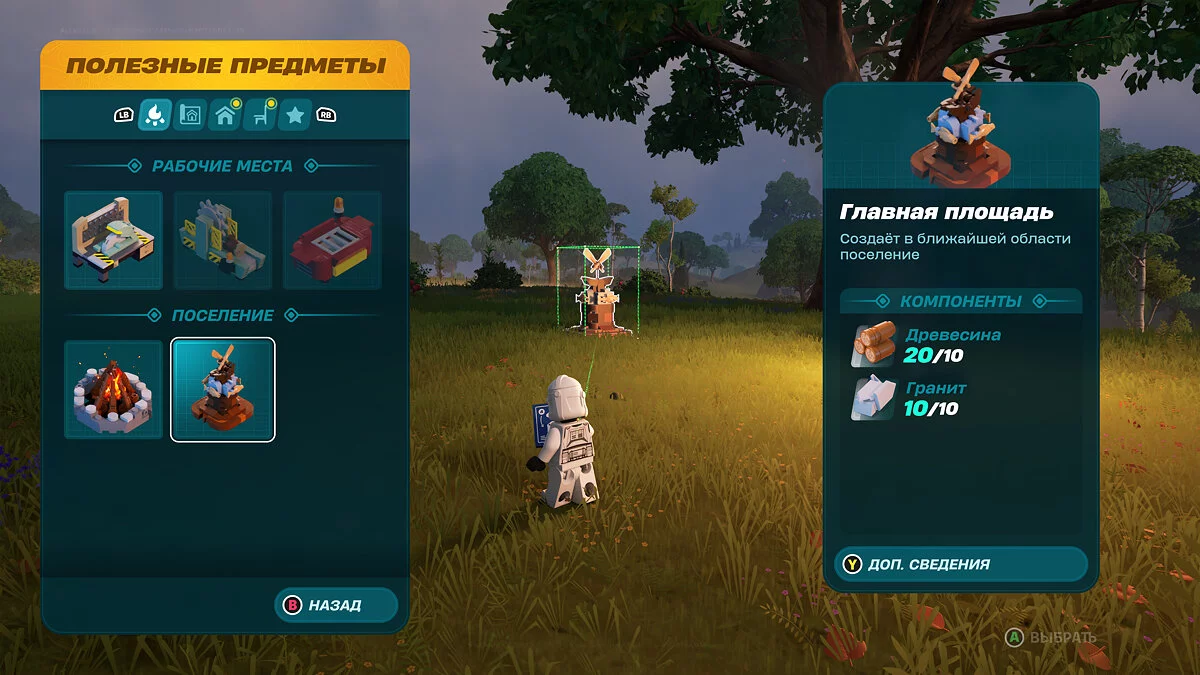The width and height of the screenshot is (1200, 675).
Task: Click the НАЗАД back button
Action: (x=335, y=605)
